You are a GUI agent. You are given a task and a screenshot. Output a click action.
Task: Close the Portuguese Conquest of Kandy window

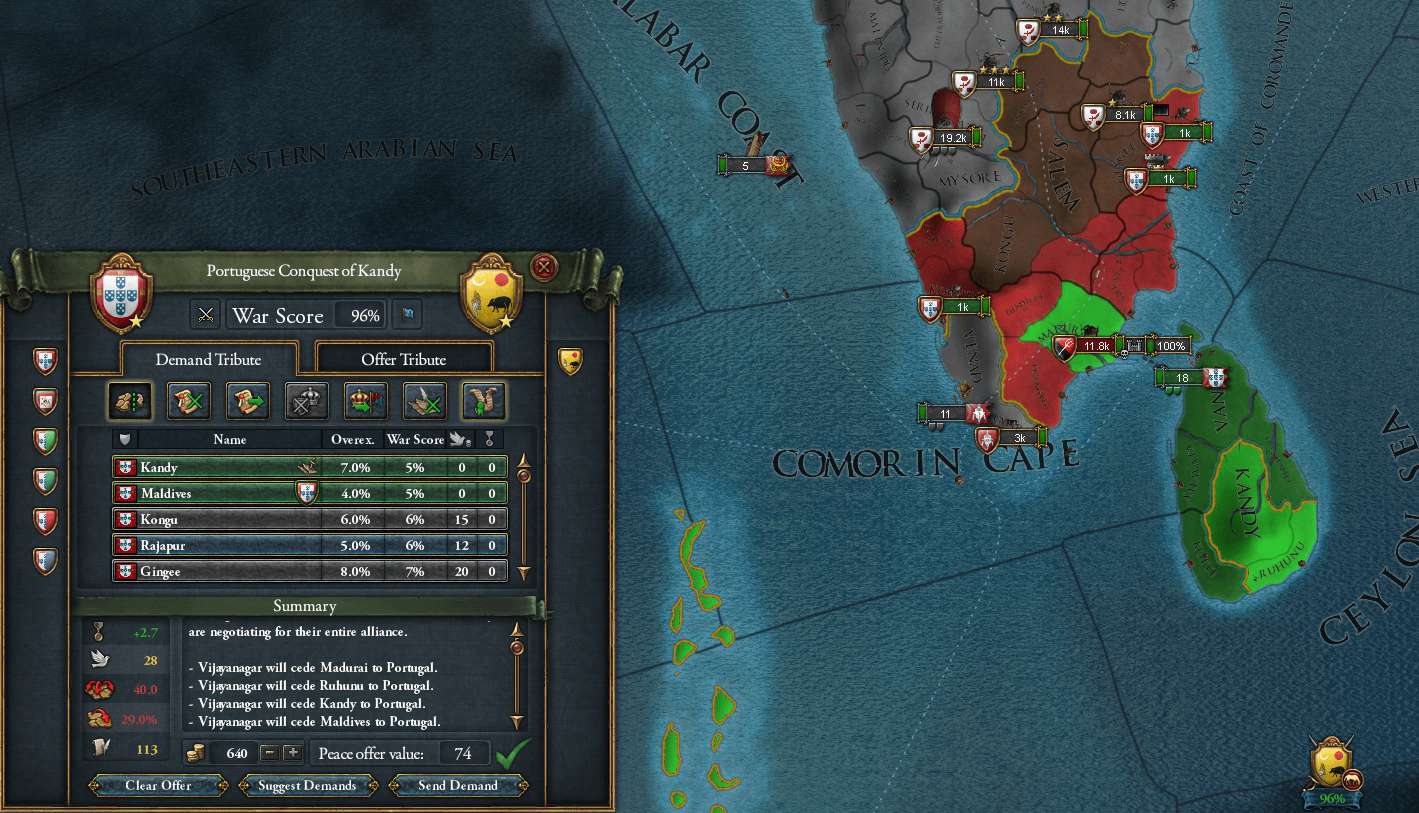(x=544, y=268)
